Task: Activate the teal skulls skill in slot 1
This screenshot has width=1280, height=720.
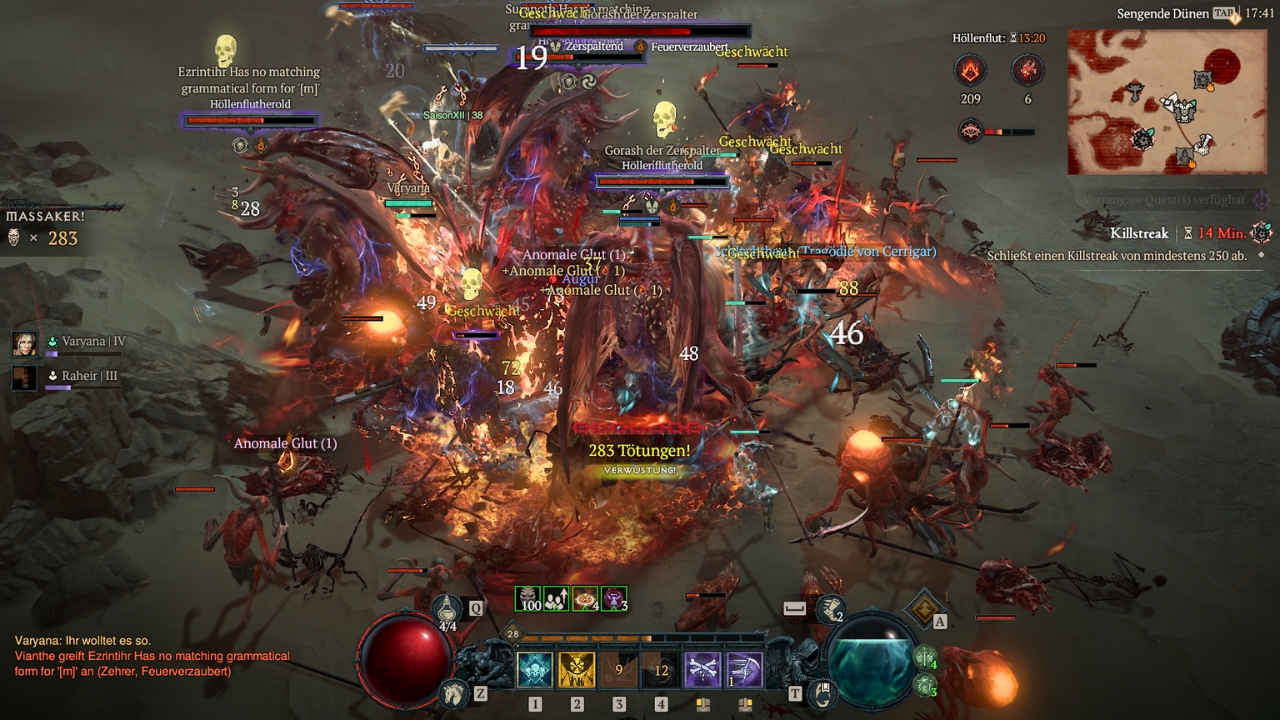Action: 535,669
